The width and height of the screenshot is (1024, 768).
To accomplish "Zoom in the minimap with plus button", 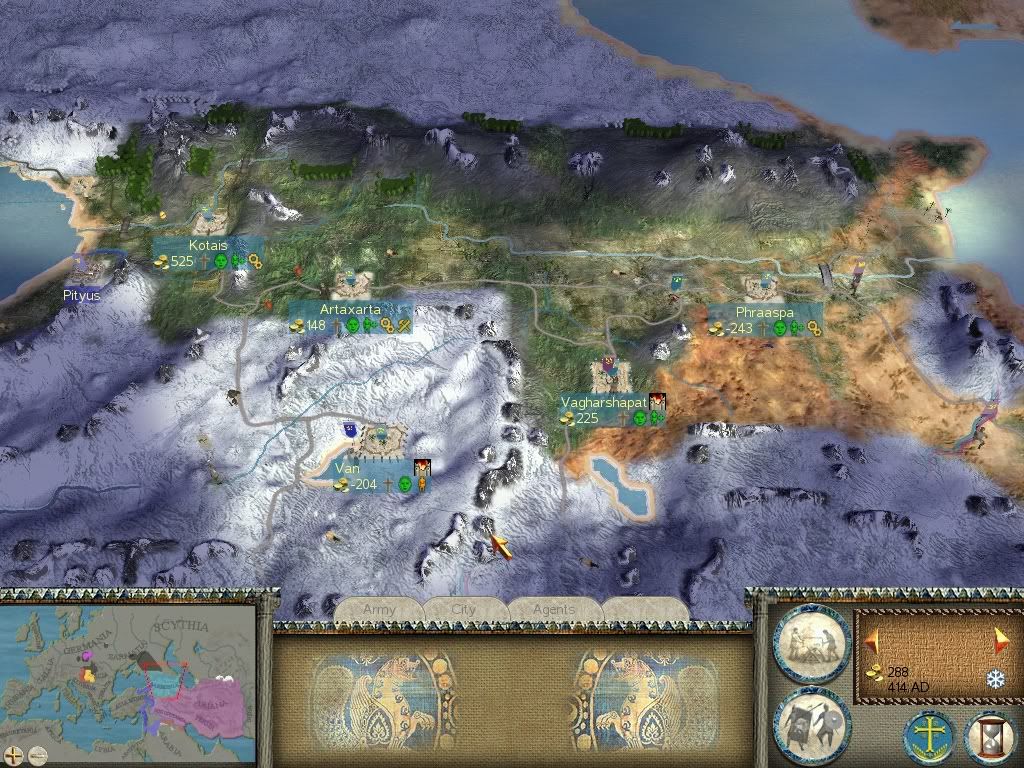I will click(x=14, y=754).
